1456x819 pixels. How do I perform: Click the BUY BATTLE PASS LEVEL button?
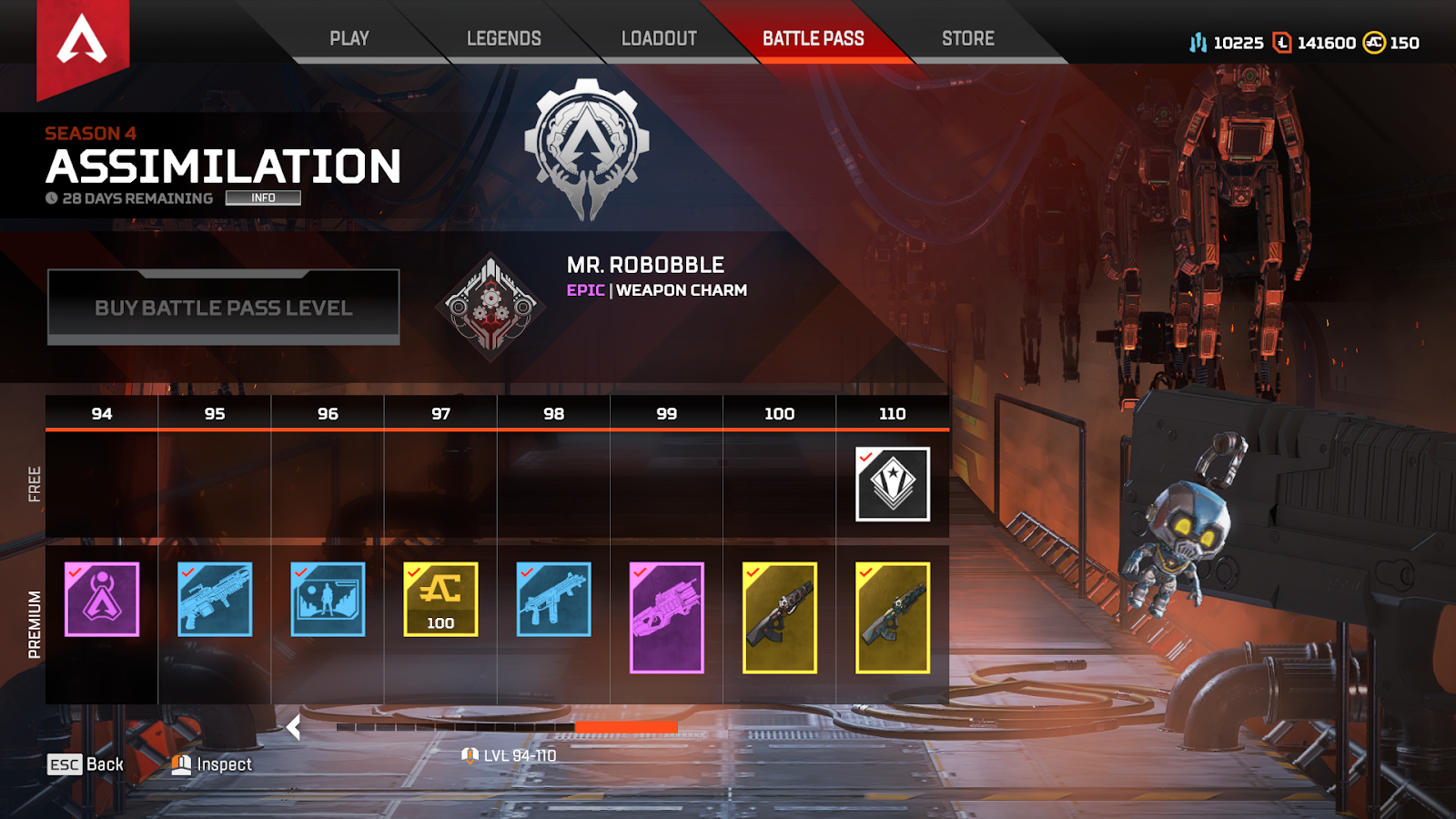click(x=223, y=308)
